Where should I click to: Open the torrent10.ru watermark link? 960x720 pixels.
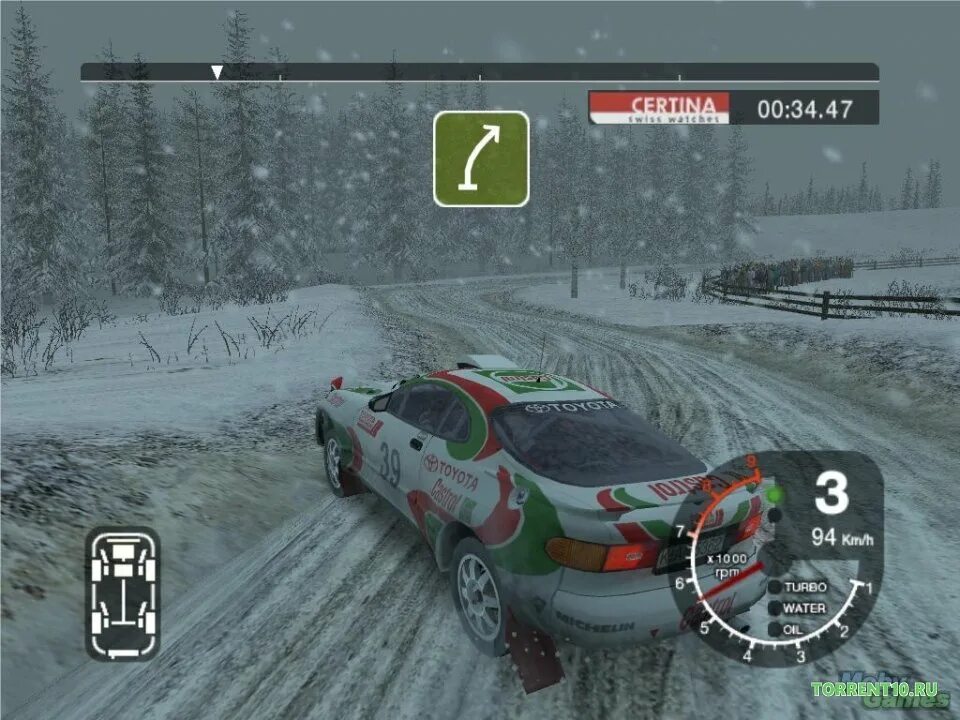874,690
